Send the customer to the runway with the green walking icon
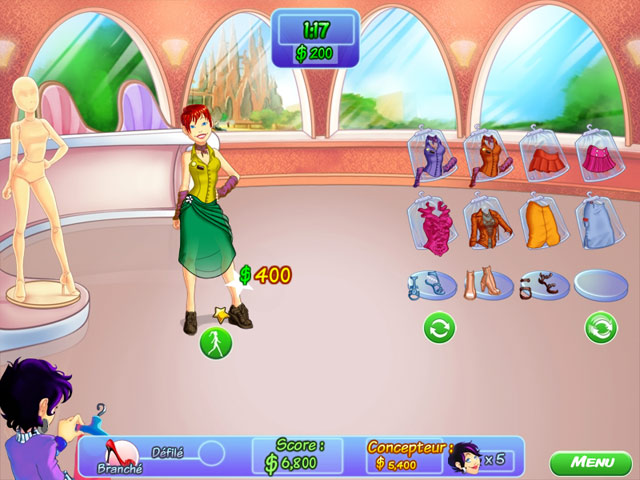This screenshot has height=480, width=640. click(216, 343)
